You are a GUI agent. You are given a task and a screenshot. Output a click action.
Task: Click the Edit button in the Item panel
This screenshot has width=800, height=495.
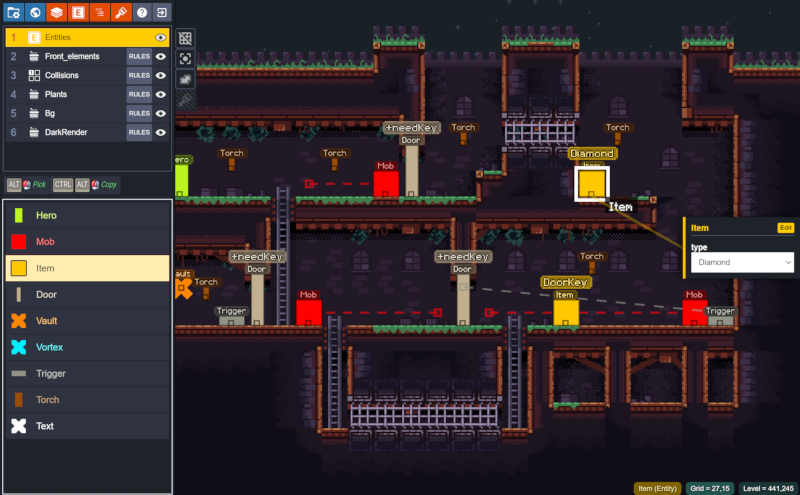(x=786, y=228)
